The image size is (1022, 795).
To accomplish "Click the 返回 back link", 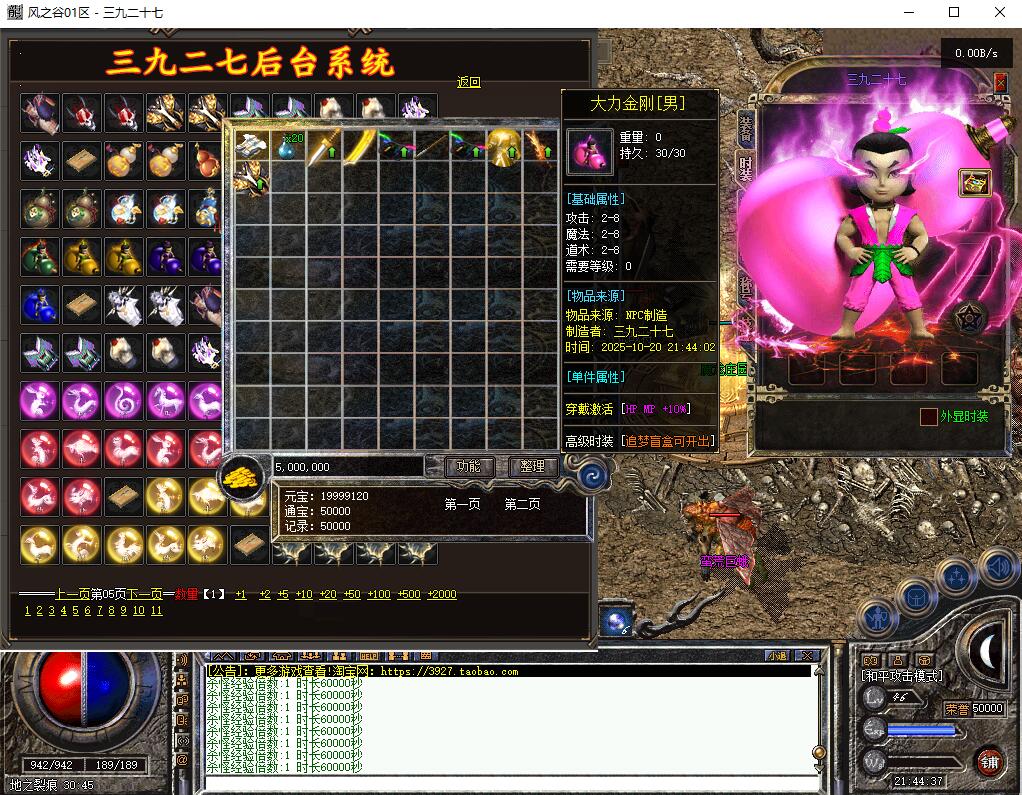I will tap(468, 83).
